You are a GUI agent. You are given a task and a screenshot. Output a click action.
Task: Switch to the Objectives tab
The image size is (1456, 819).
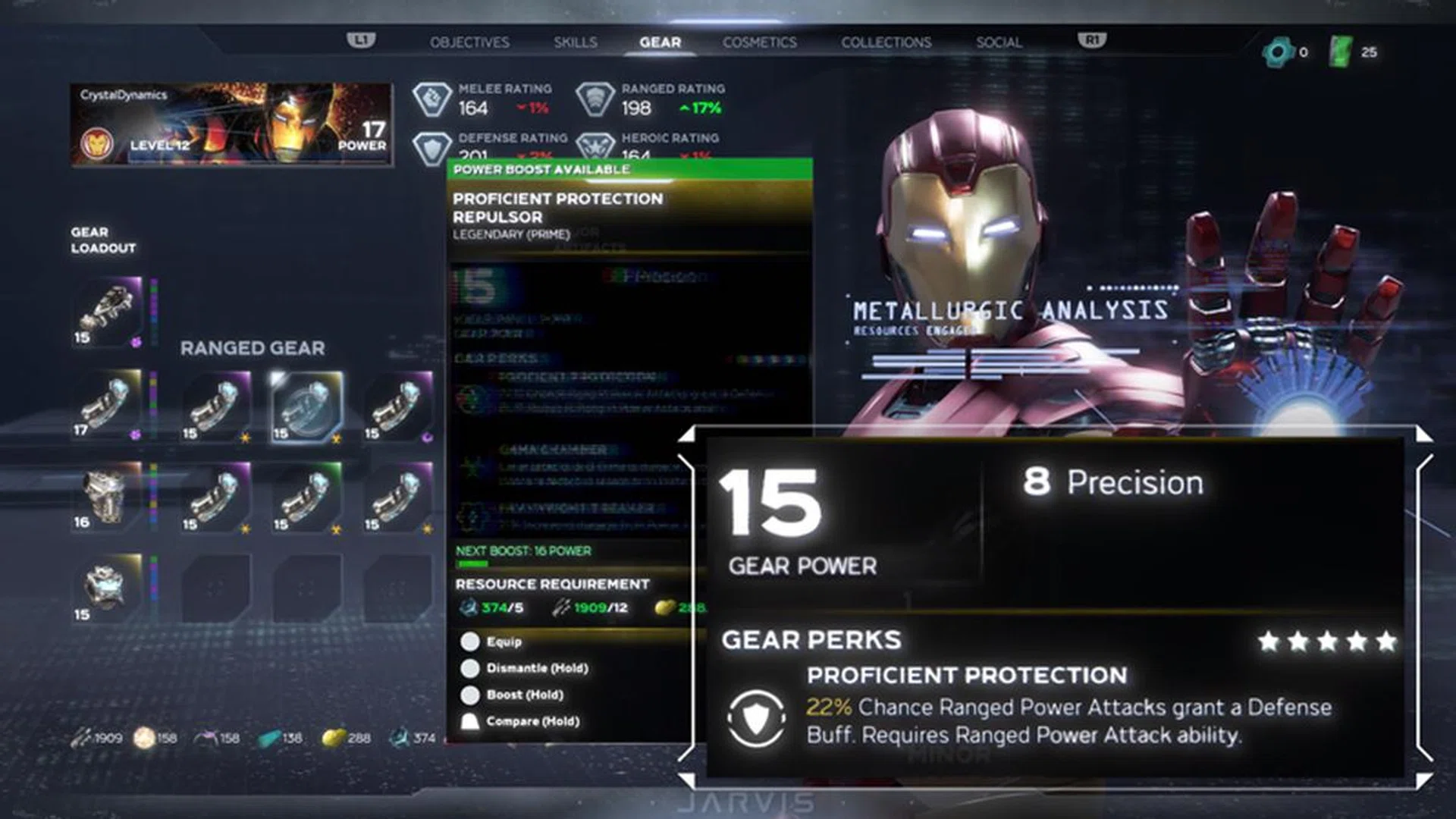pos(469,42)
